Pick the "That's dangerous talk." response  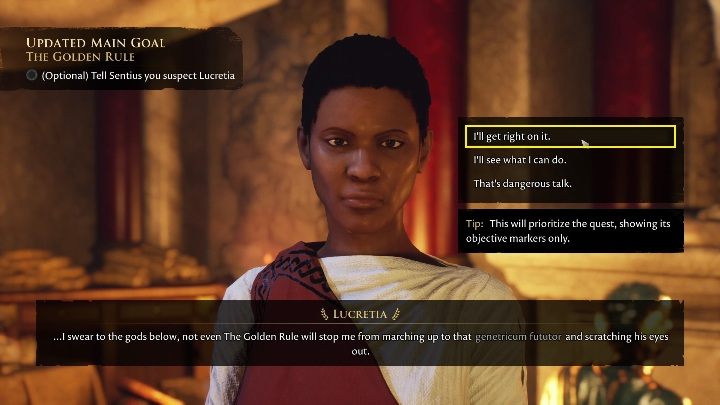tap(522, 184)
